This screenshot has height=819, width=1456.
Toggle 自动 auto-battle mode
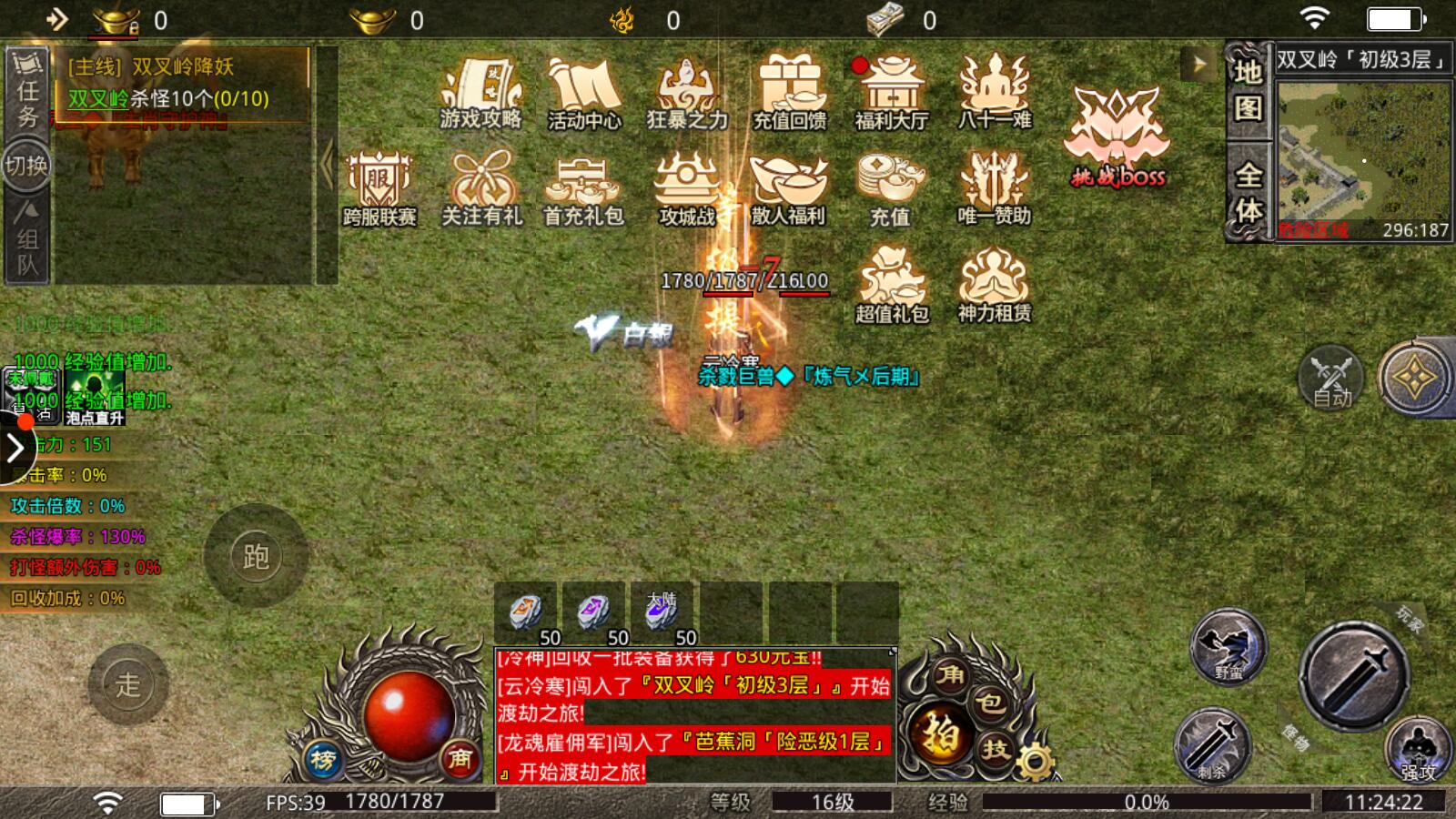tap(1330, 378)
